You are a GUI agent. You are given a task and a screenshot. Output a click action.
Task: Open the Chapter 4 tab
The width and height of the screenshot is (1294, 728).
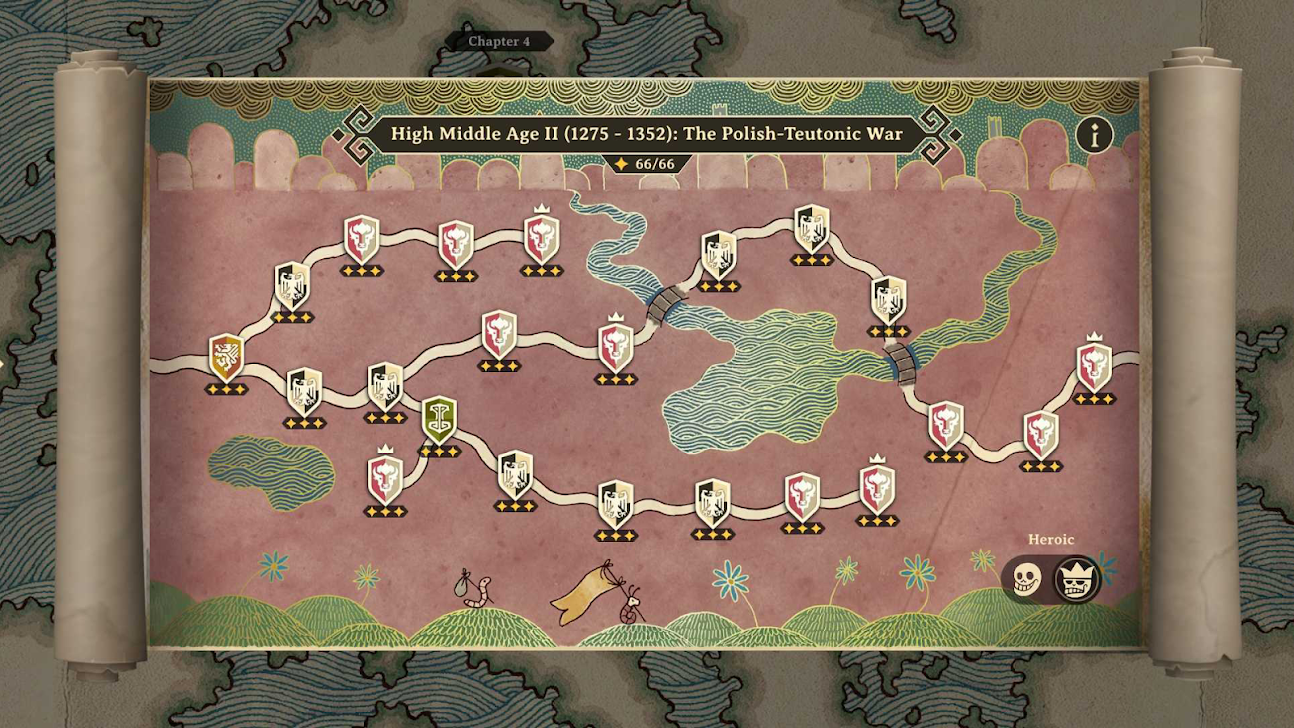pos(502,42)
